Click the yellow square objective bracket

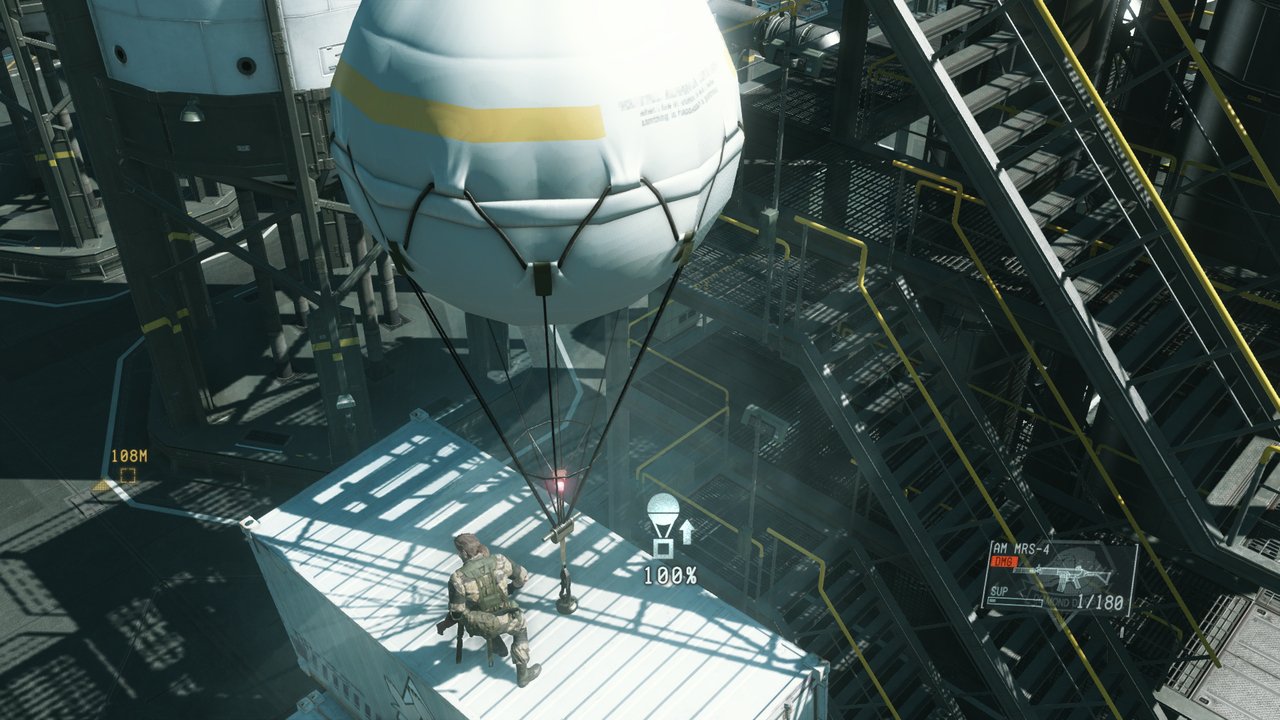point(128,475)
